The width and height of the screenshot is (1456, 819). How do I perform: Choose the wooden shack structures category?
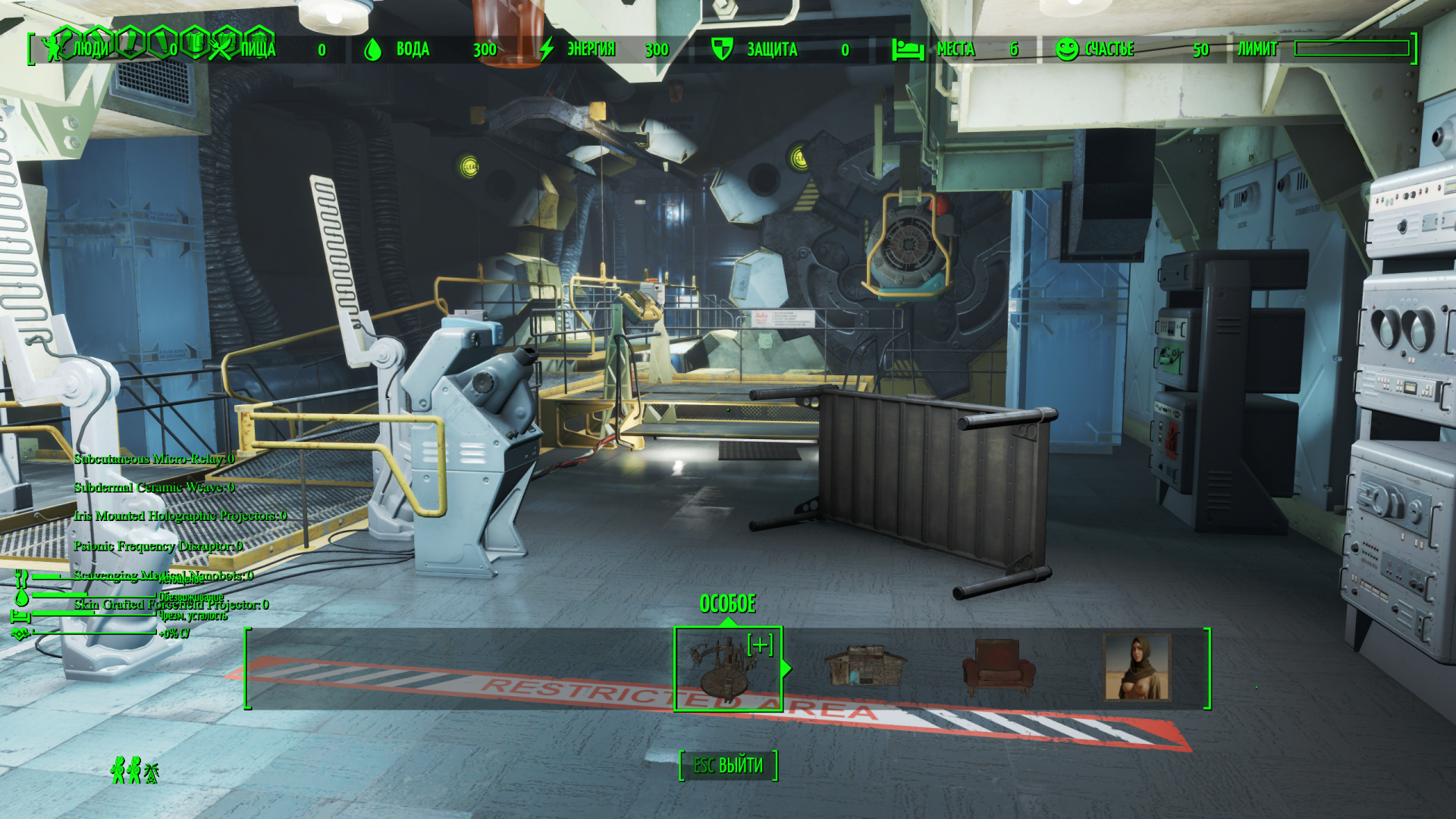click(x=864, y=666)
